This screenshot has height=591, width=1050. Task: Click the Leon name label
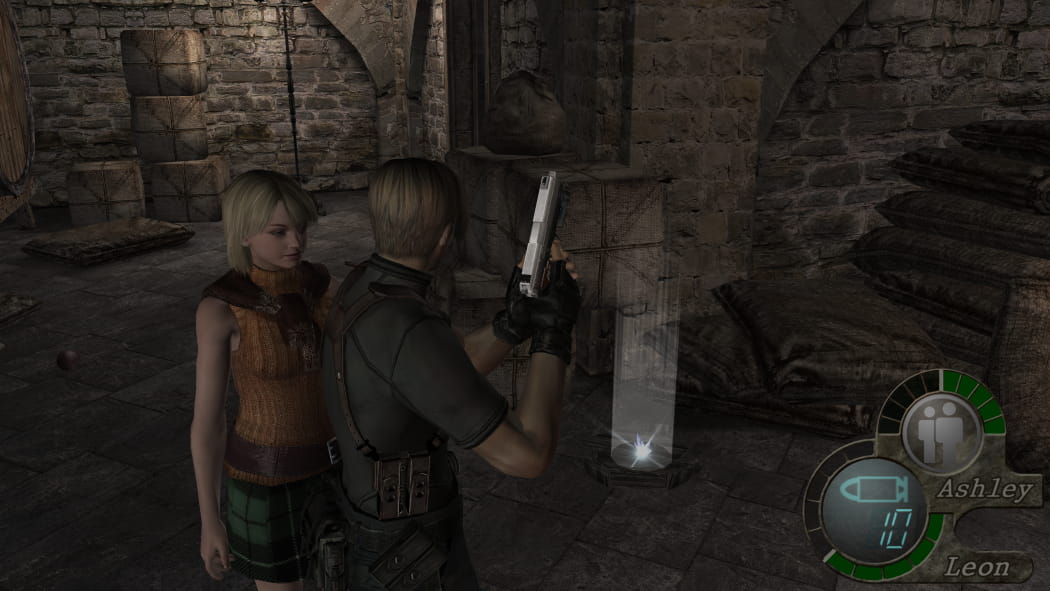(x=976, y=568)
